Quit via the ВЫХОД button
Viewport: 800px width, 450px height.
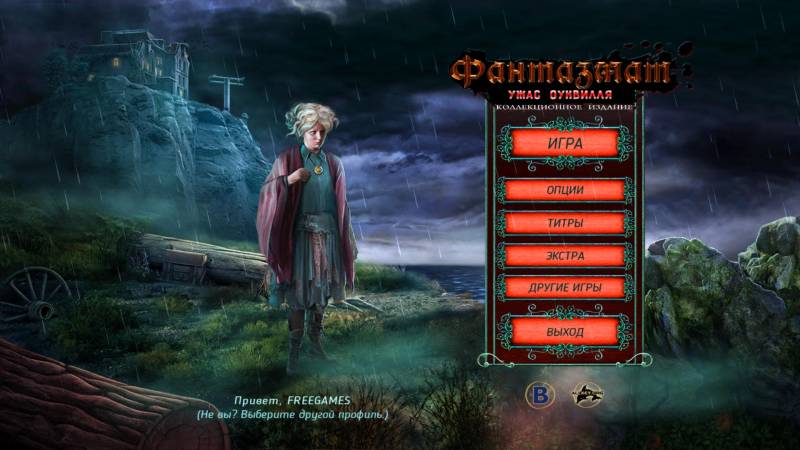coord(565,330)
